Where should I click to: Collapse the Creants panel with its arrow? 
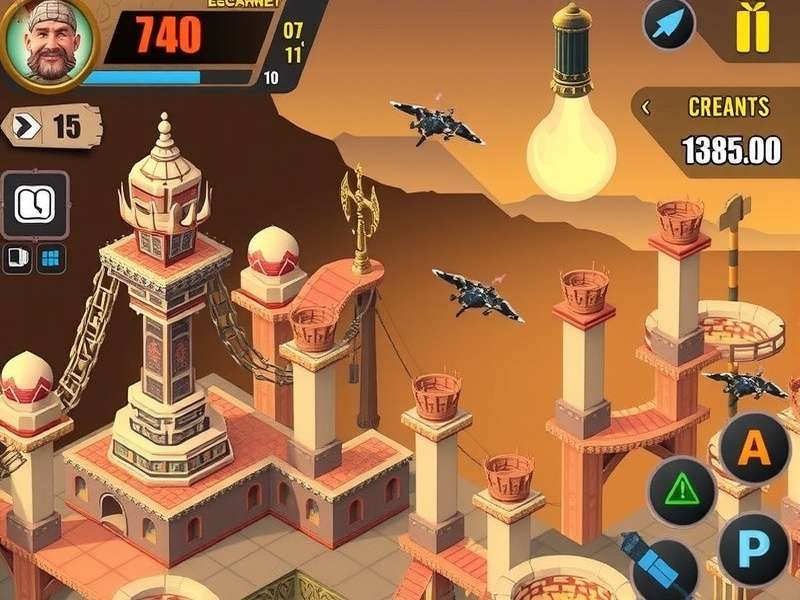(646, 106)
